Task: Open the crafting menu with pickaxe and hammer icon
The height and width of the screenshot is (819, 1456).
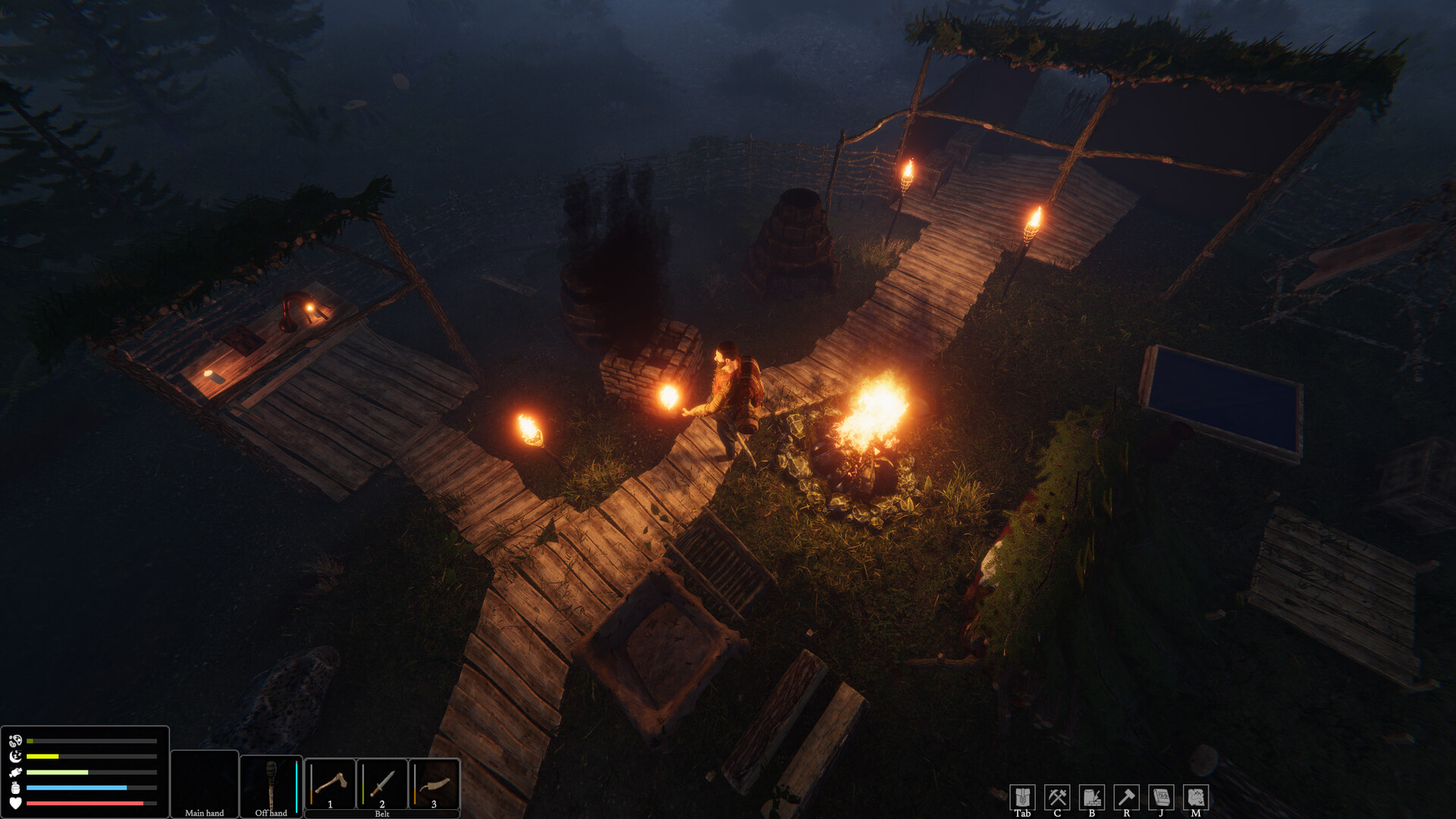Action: 1057,797
